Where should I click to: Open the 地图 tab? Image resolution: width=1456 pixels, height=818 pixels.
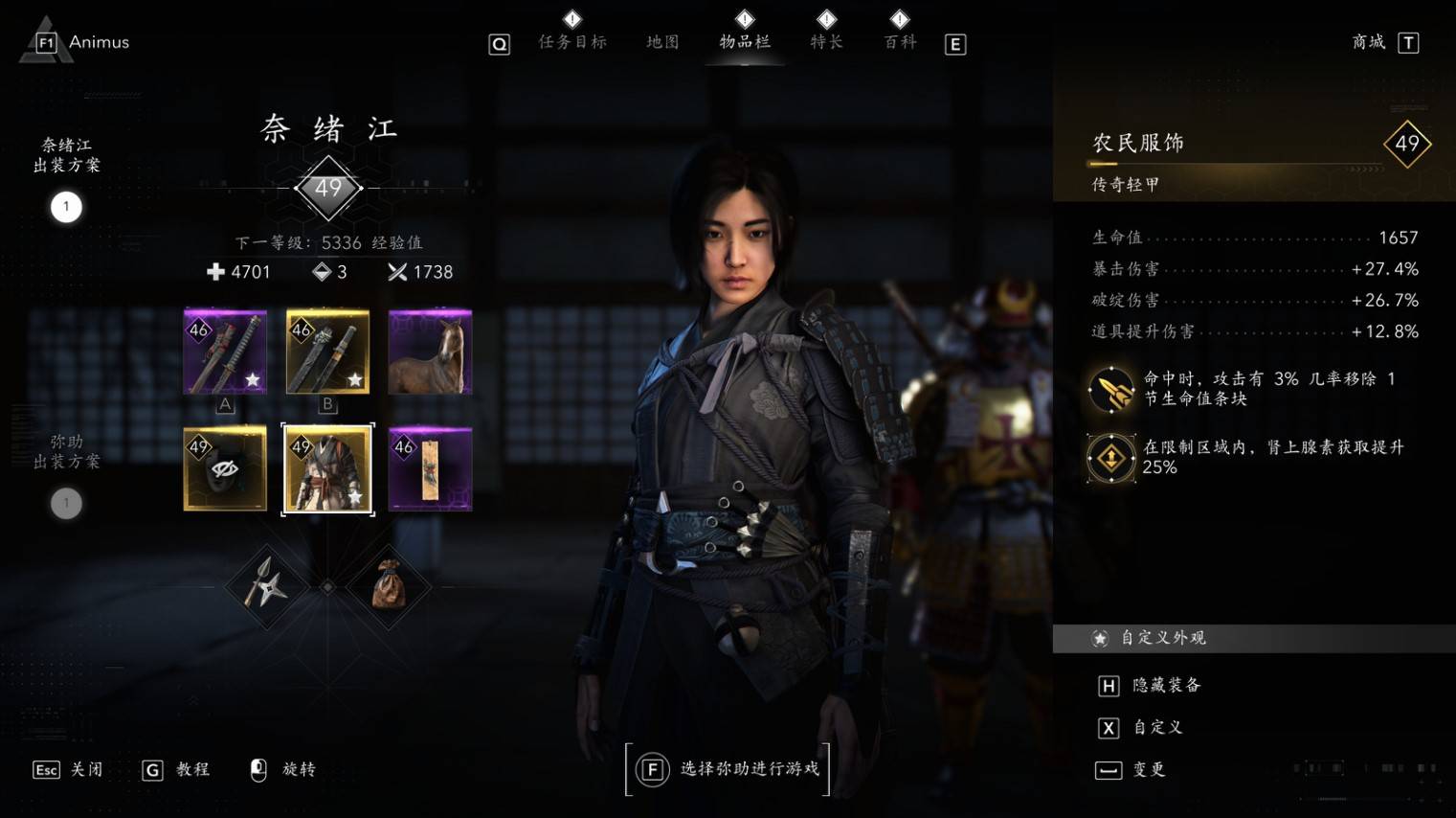[x=662, y=41]
